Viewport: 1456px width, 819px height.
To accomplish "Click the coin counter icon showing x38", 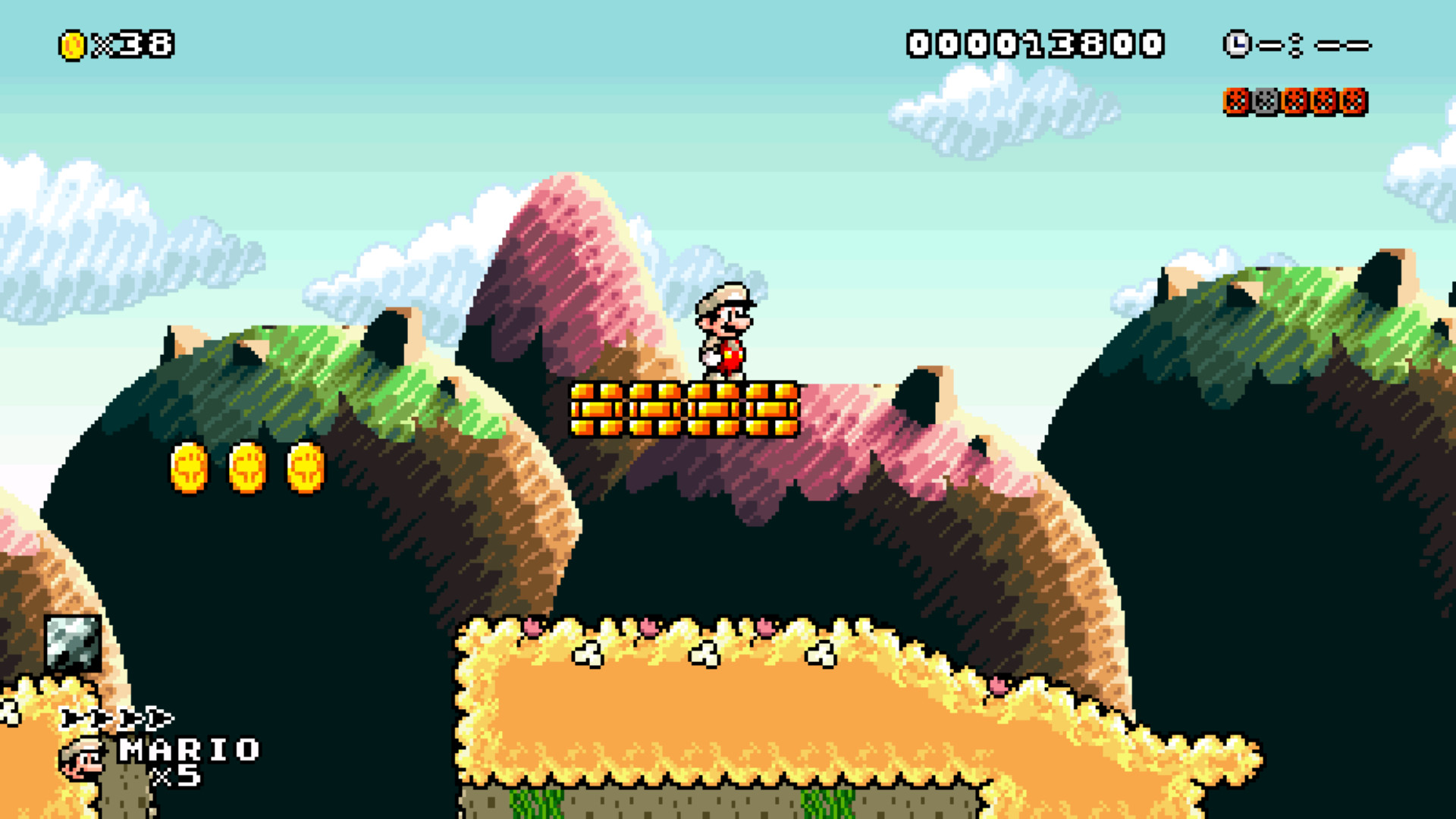I will tap(72, 43).
